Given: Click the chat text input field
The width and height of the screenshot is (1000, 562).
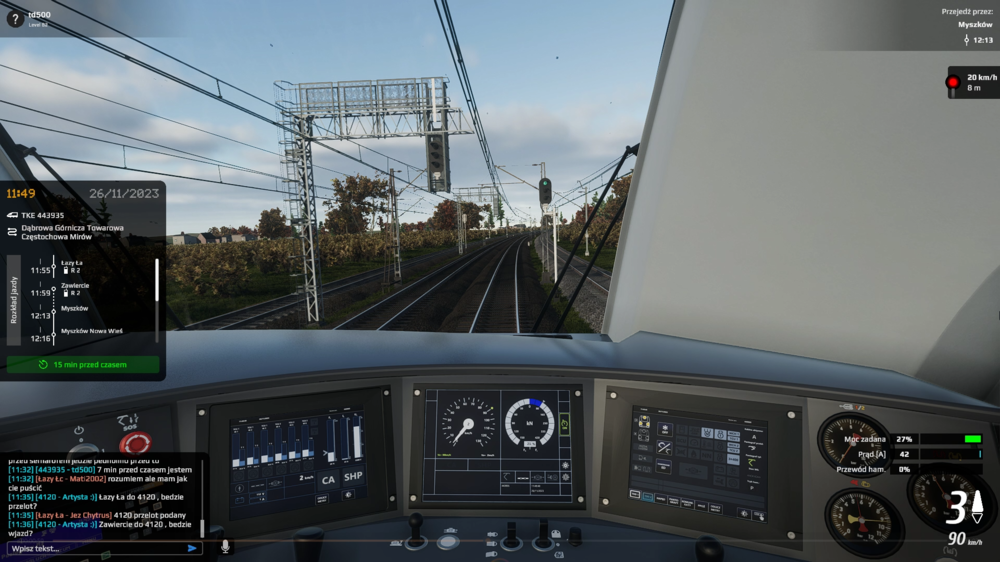Looking at the screenshot, I should [95, 548].
